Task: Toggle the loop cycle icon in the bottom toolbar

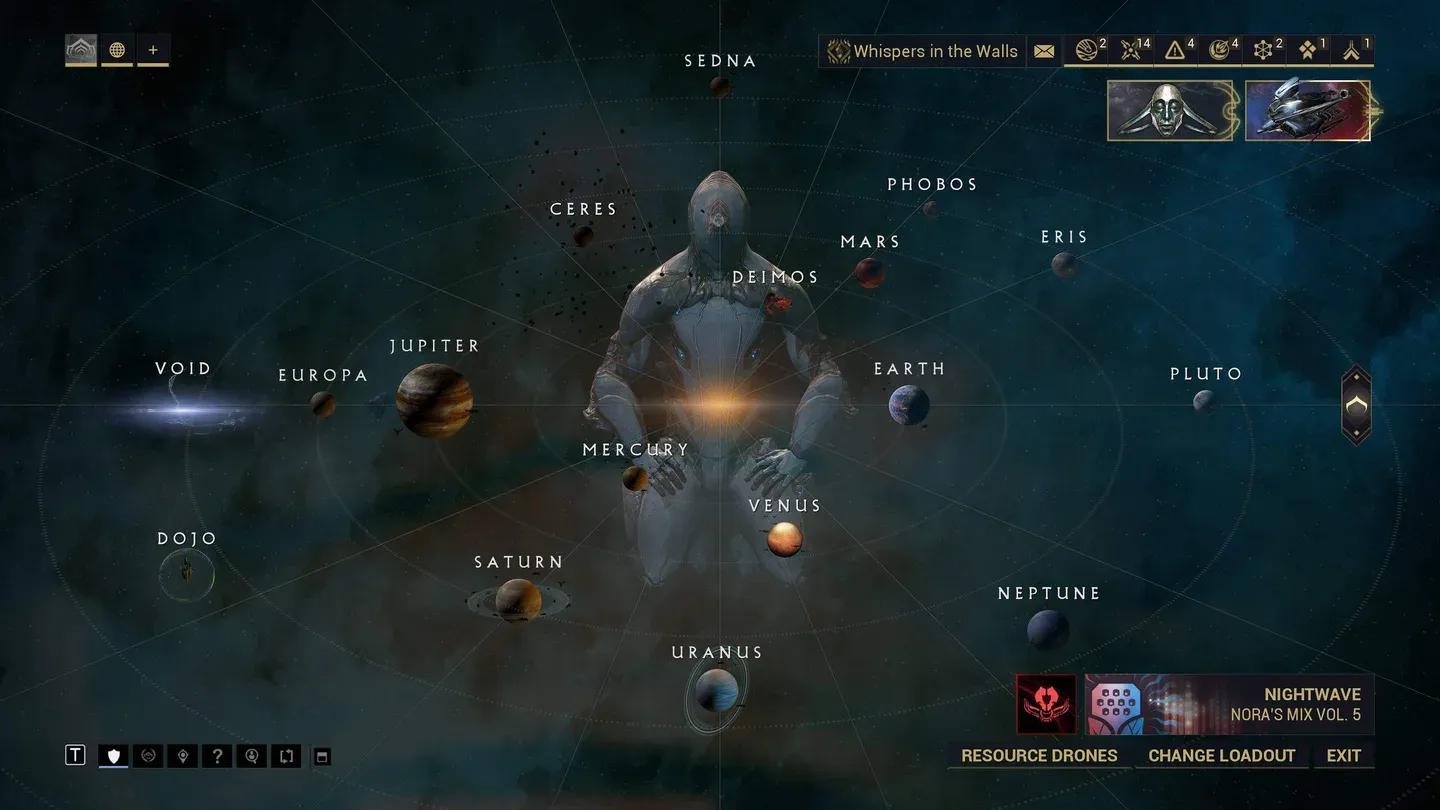Action: coord(286,756)
